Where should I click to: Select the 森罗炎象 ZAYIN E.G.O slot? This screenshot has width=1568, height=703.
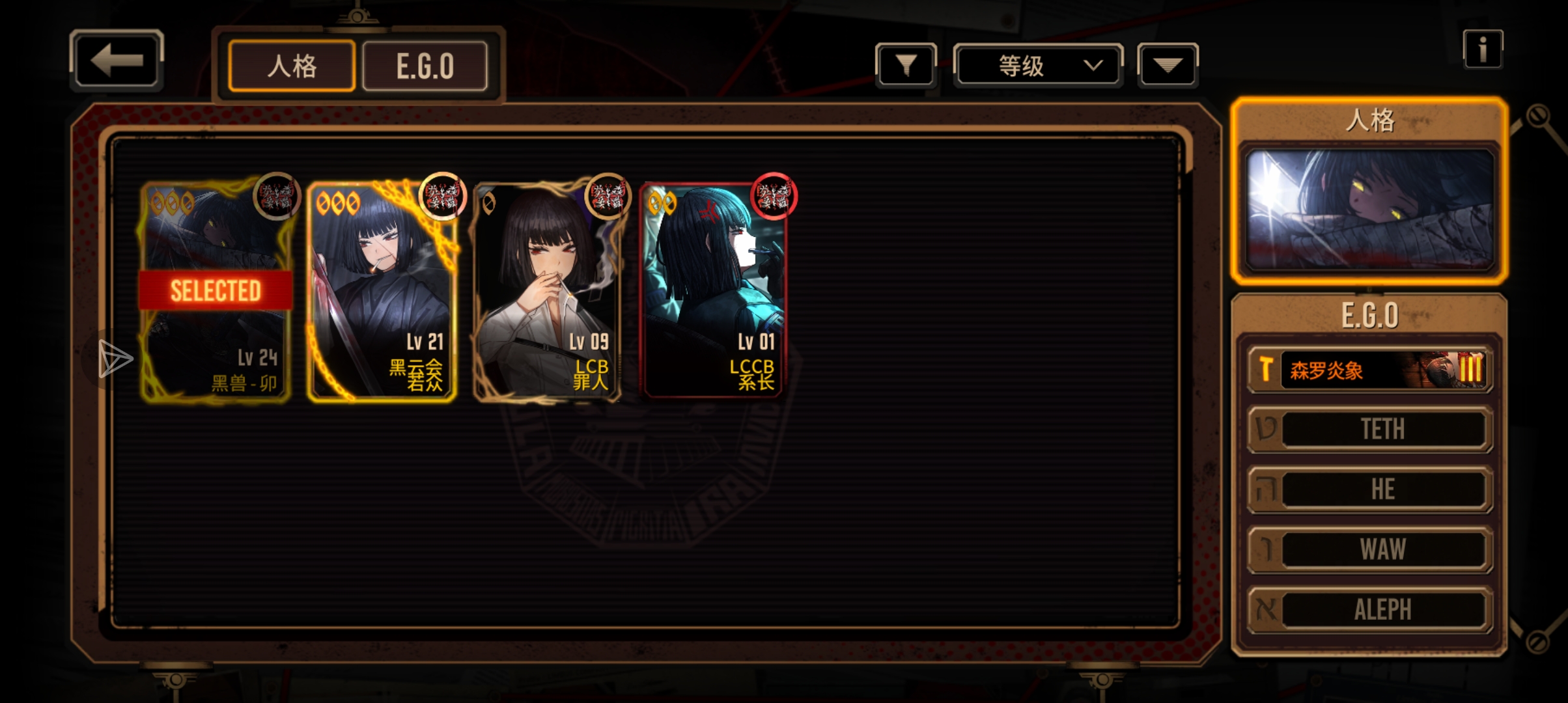point(1370,370)
